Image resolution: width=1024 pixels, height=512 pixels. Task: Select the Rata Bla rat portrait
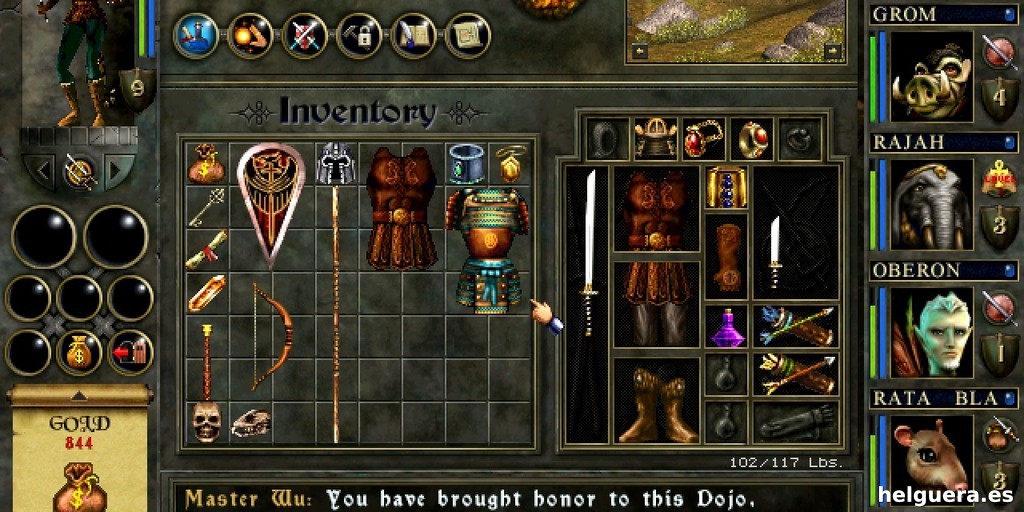[932, 456]
